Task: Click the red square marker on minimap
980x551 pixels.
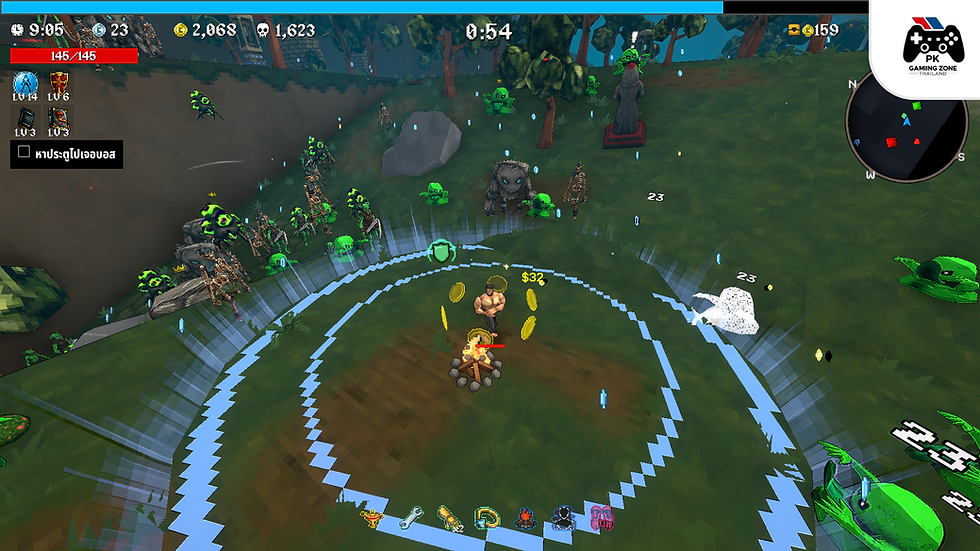Action: pyautogui.click(x=891, y=142)
